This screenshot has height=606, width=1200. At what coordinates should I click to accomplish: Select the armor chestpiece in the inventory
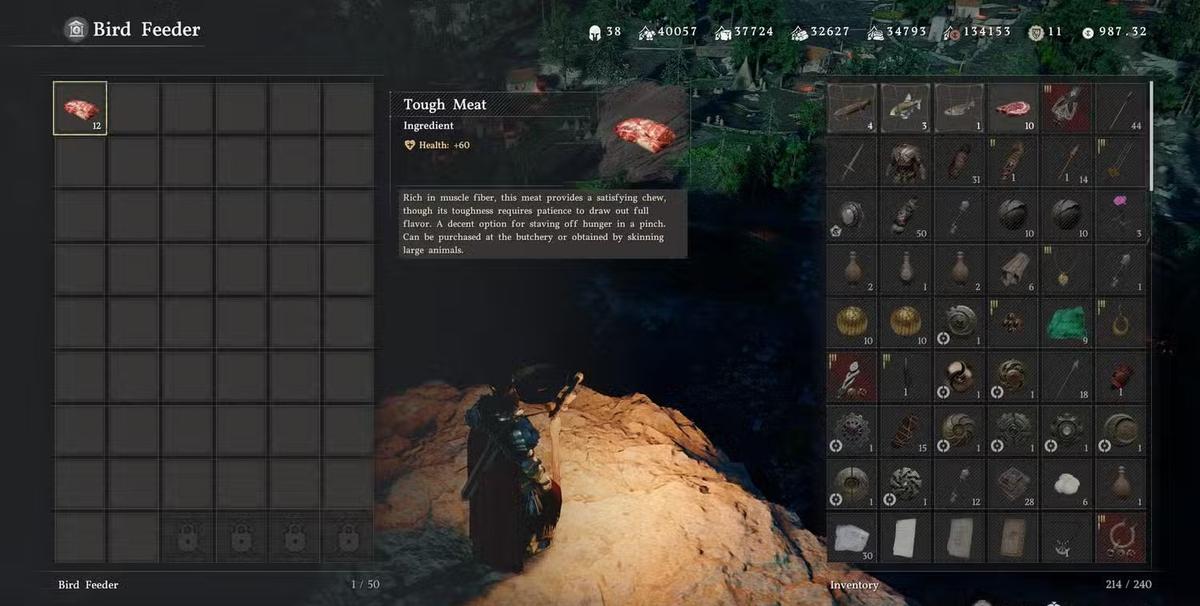coord(905,162)
